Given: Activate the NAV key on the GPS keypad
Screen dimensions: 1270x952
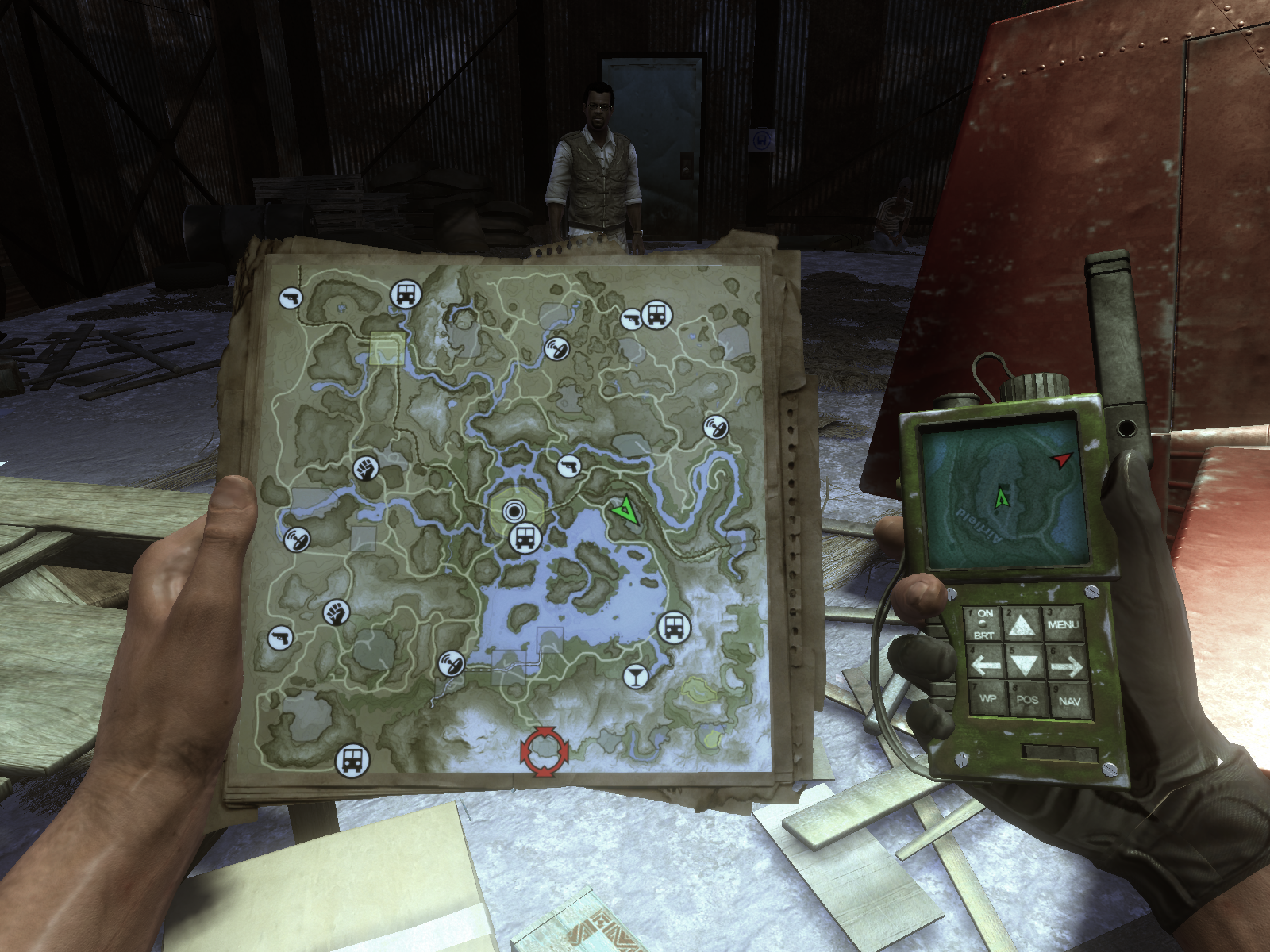Looking at the screenshot, I should tap(1068, 701).
